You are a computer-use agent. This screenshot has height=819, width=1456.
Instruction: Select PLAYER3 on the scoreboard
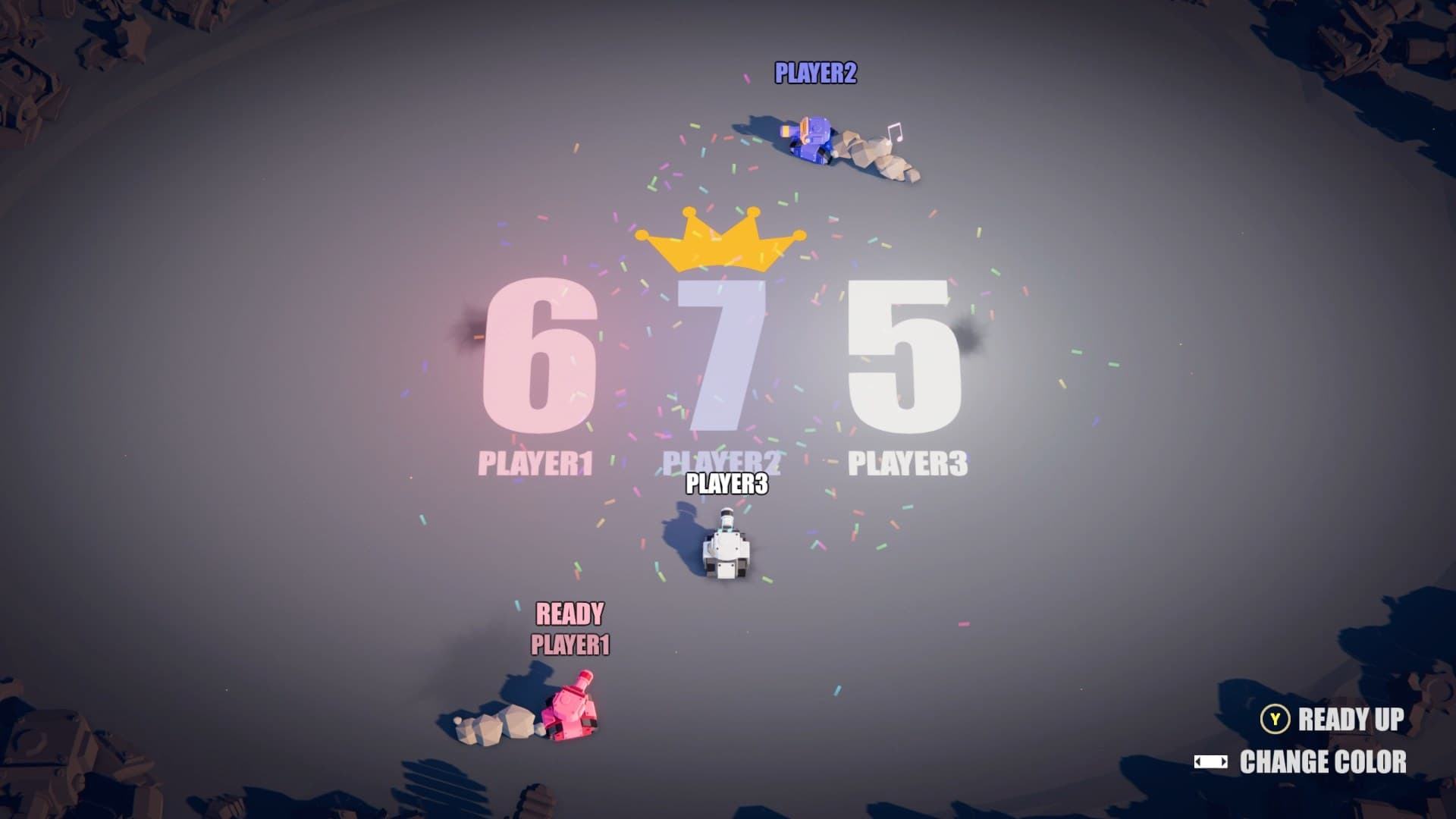908,459
